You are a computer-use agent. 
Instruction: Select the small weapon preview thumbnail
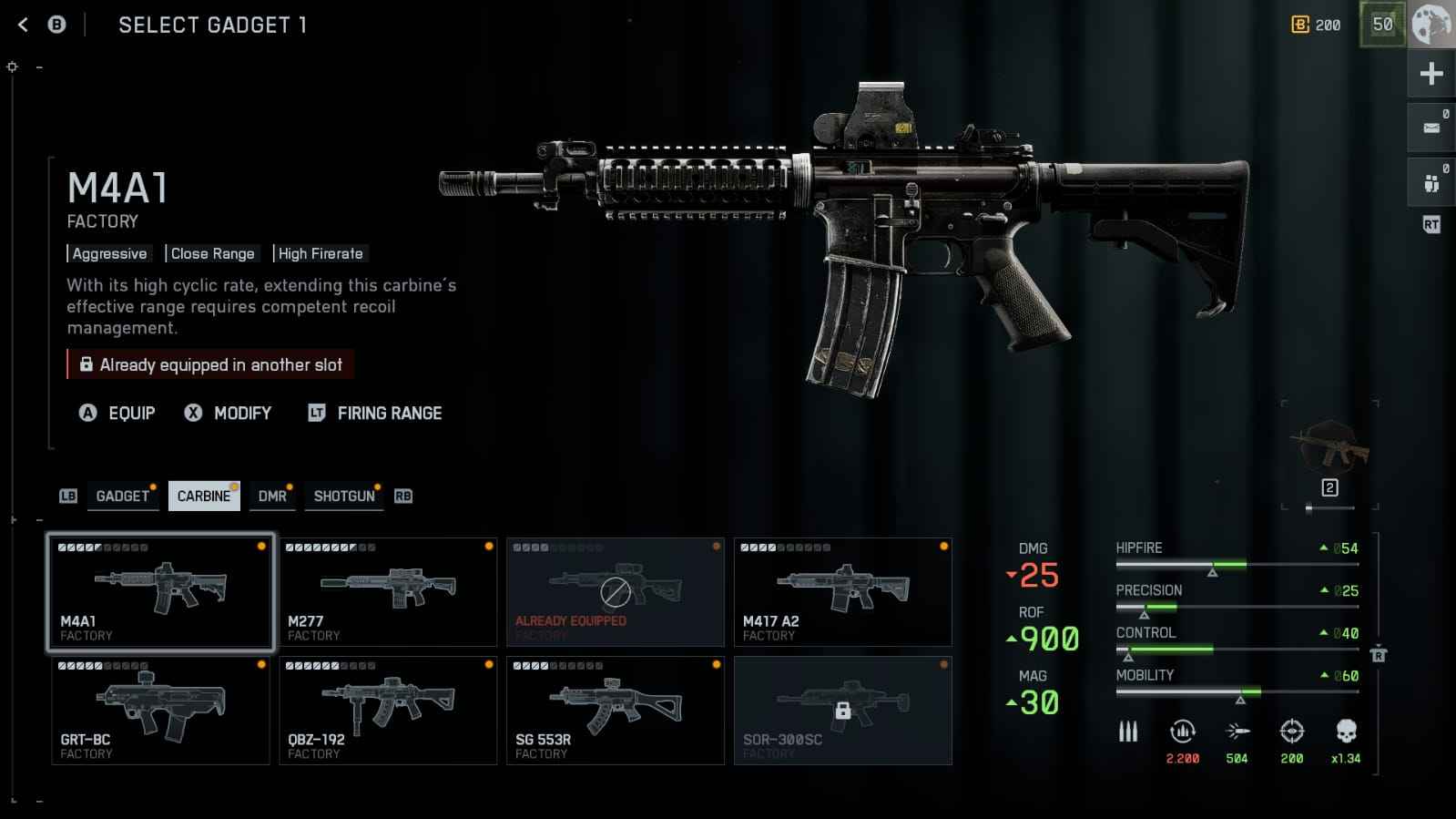point(1329,446)
